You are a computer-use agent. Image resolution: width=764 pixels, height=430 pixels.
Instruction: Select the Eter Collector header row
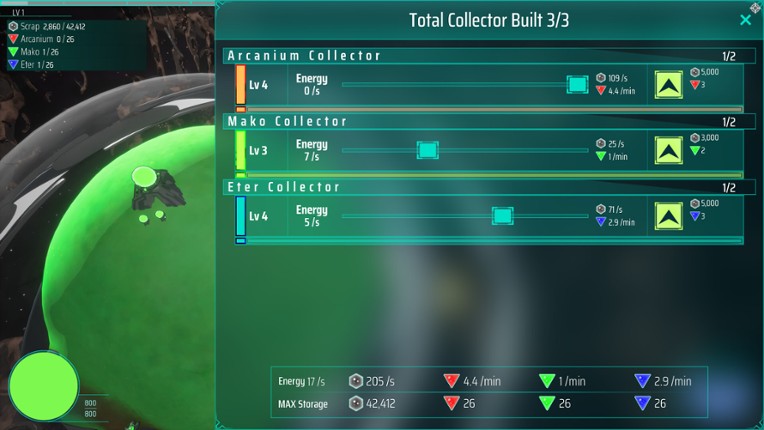(480, 187)
